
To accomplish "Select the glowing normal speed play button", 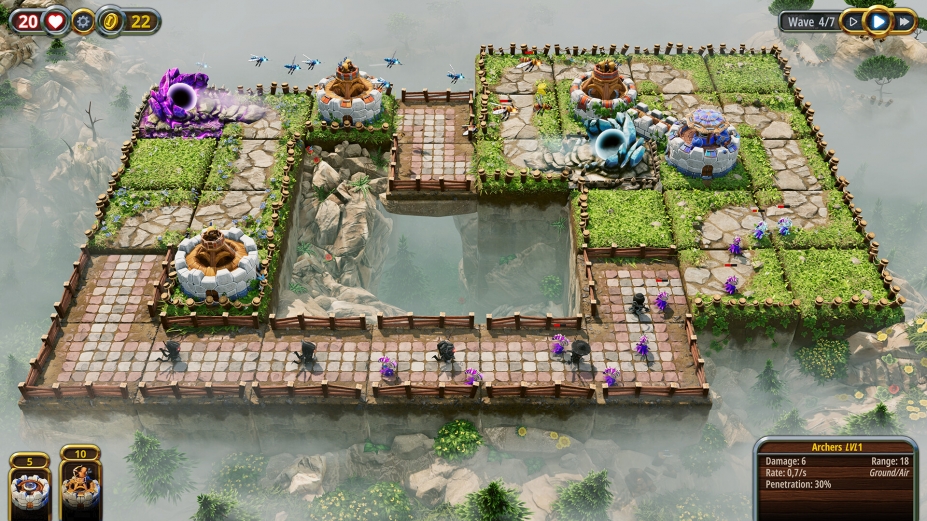I will [878, 21].
